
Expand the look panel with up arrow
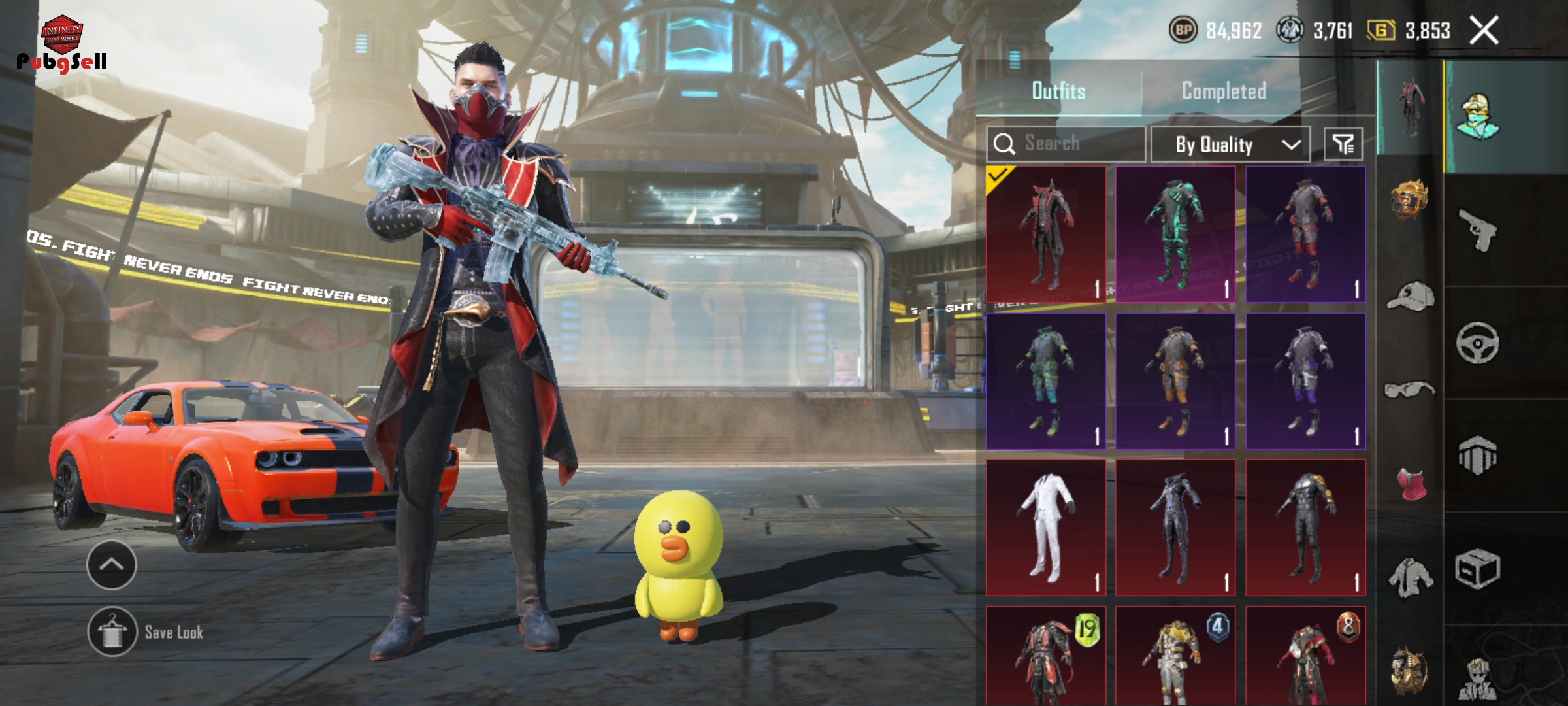112,565
